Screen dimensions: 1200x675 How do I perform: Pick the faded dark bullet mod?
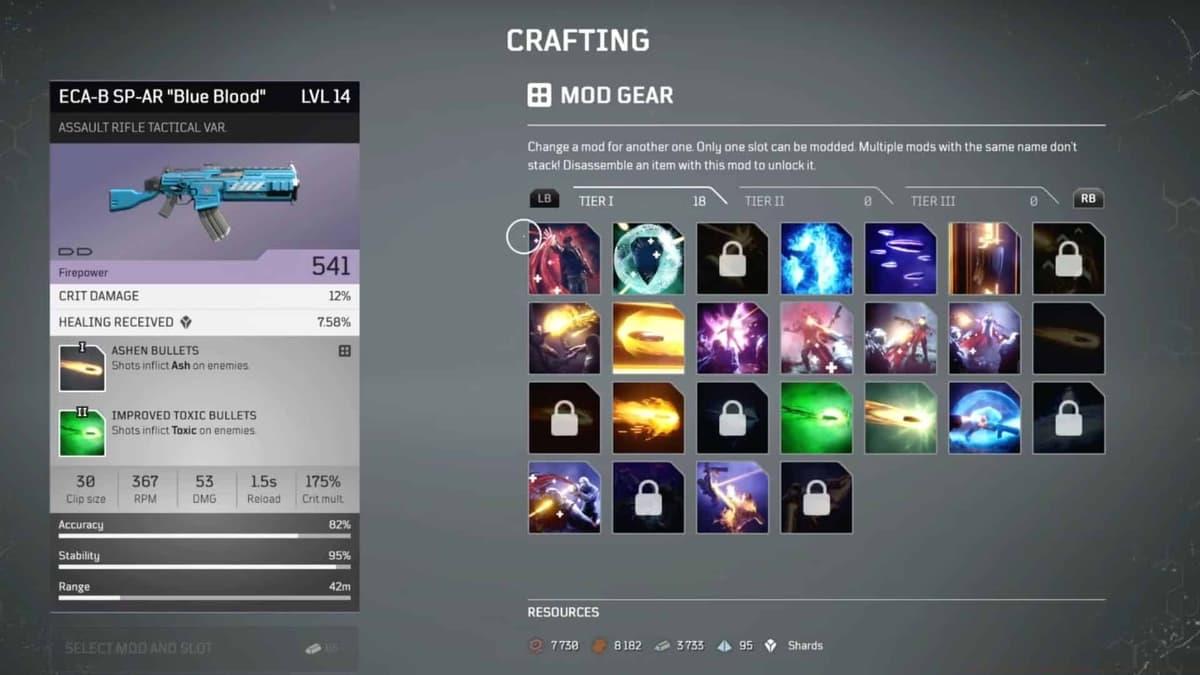(x=1068, y=338)
